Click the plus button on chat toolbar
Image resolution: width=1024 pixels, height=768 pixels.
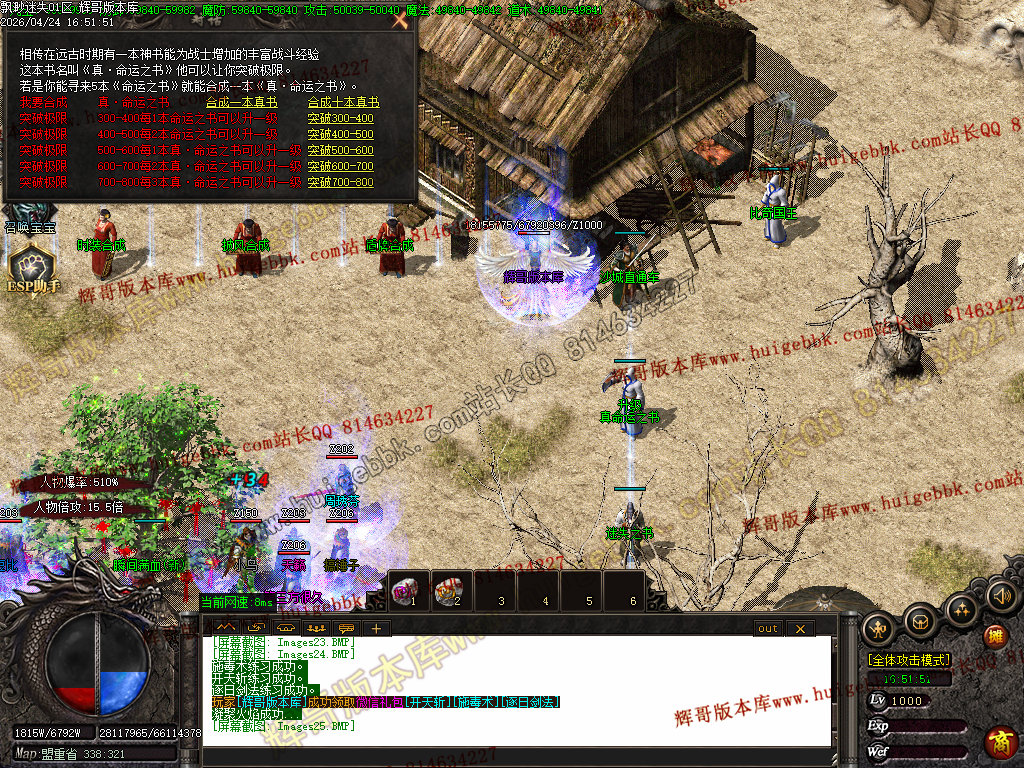click(x=376, y=629)
